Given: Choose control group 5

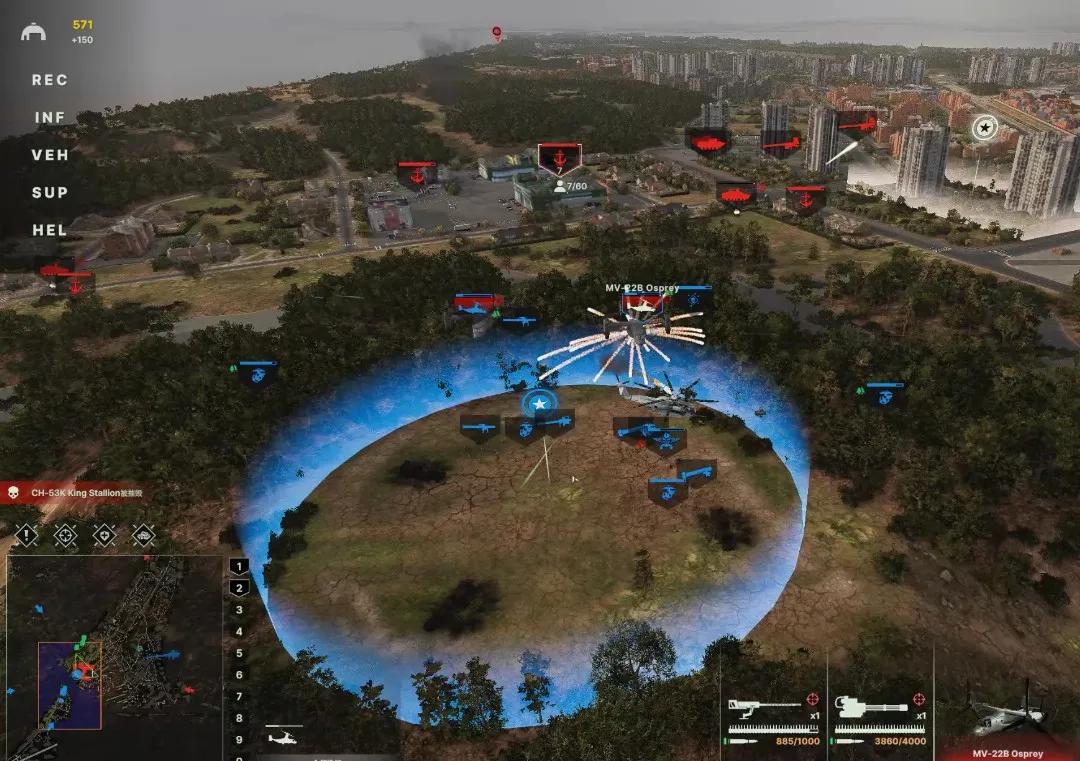Looking at the screenshot, I should pos(239,653).
